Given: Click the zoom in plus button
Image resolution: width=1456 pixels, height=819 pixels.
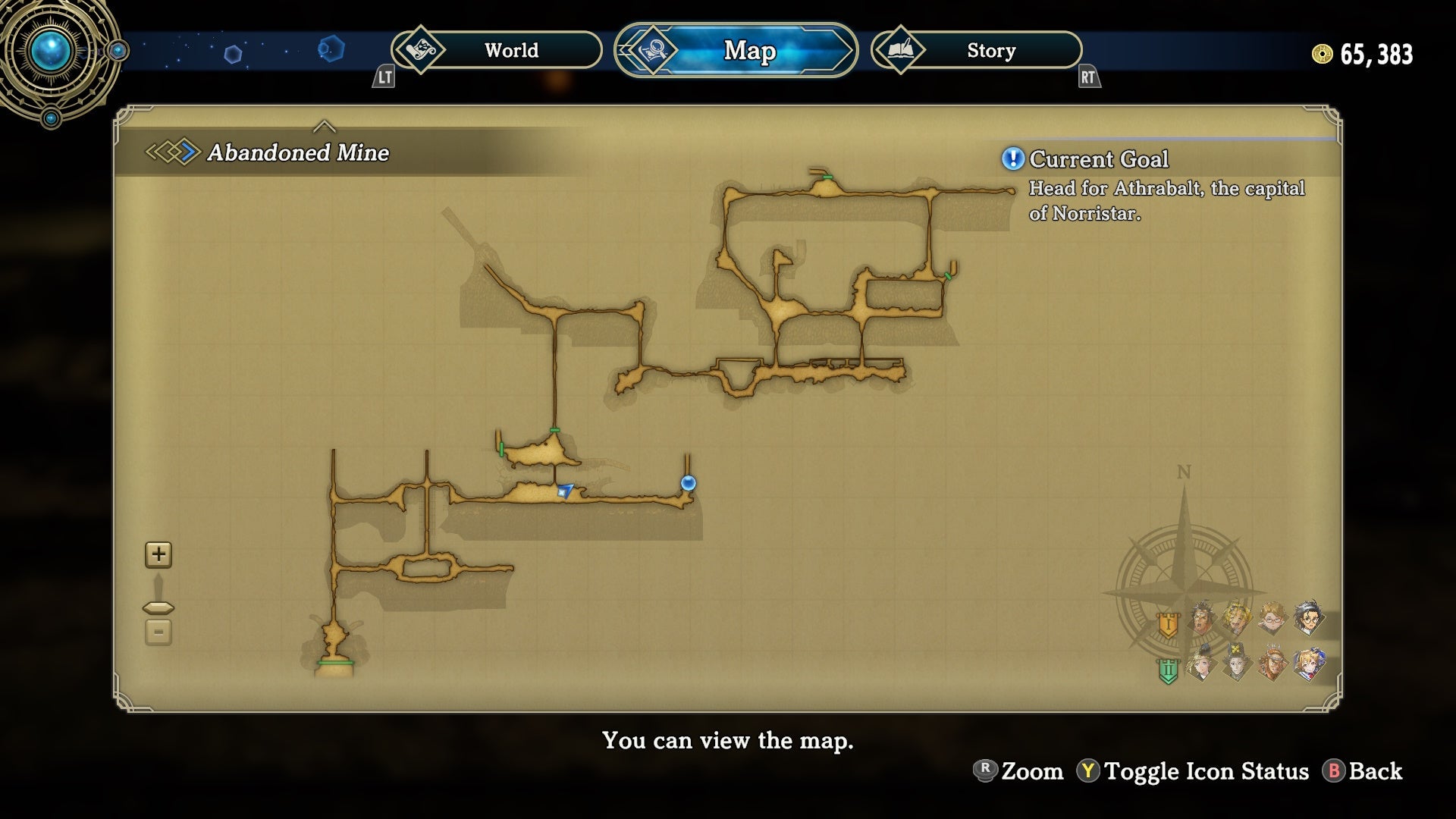Looking at the screenshot, I should tap(158, 554).
